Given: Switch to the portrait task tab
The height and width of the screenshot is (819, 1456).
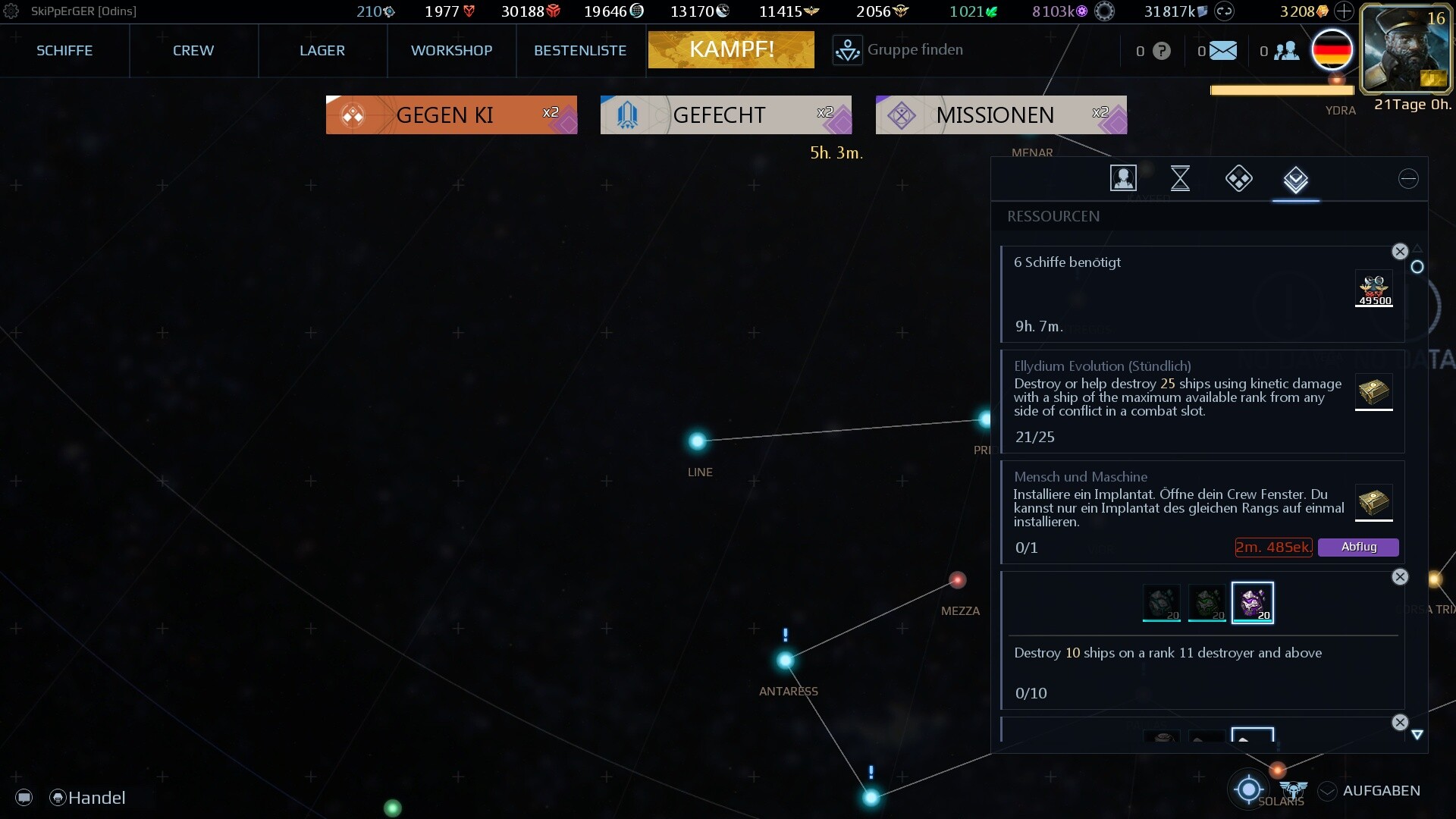Looking at the screenshot, I should (x=1123, y=179).
